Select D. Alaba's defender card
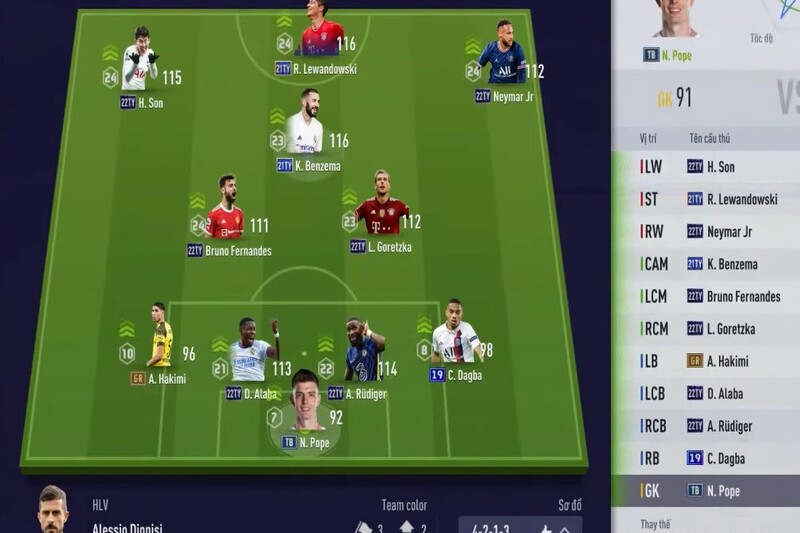The height and width of the screenshot is (533, 800). [250, 356]
